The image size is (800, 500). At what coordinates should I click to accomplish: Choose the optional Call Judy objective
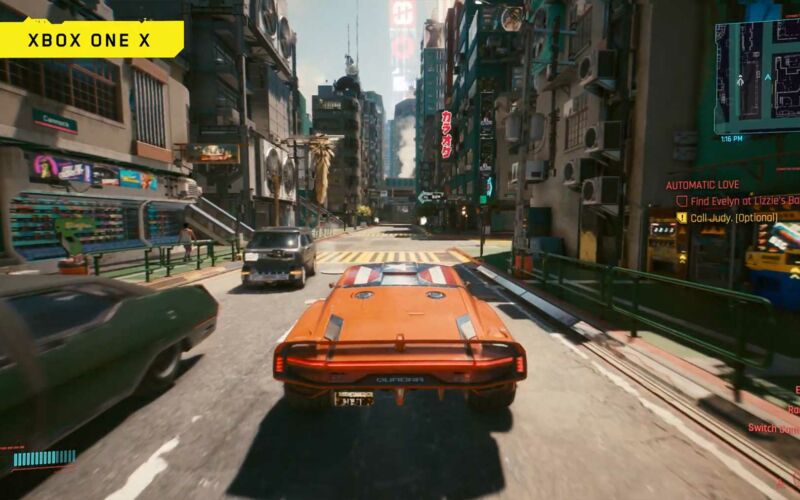727,217
